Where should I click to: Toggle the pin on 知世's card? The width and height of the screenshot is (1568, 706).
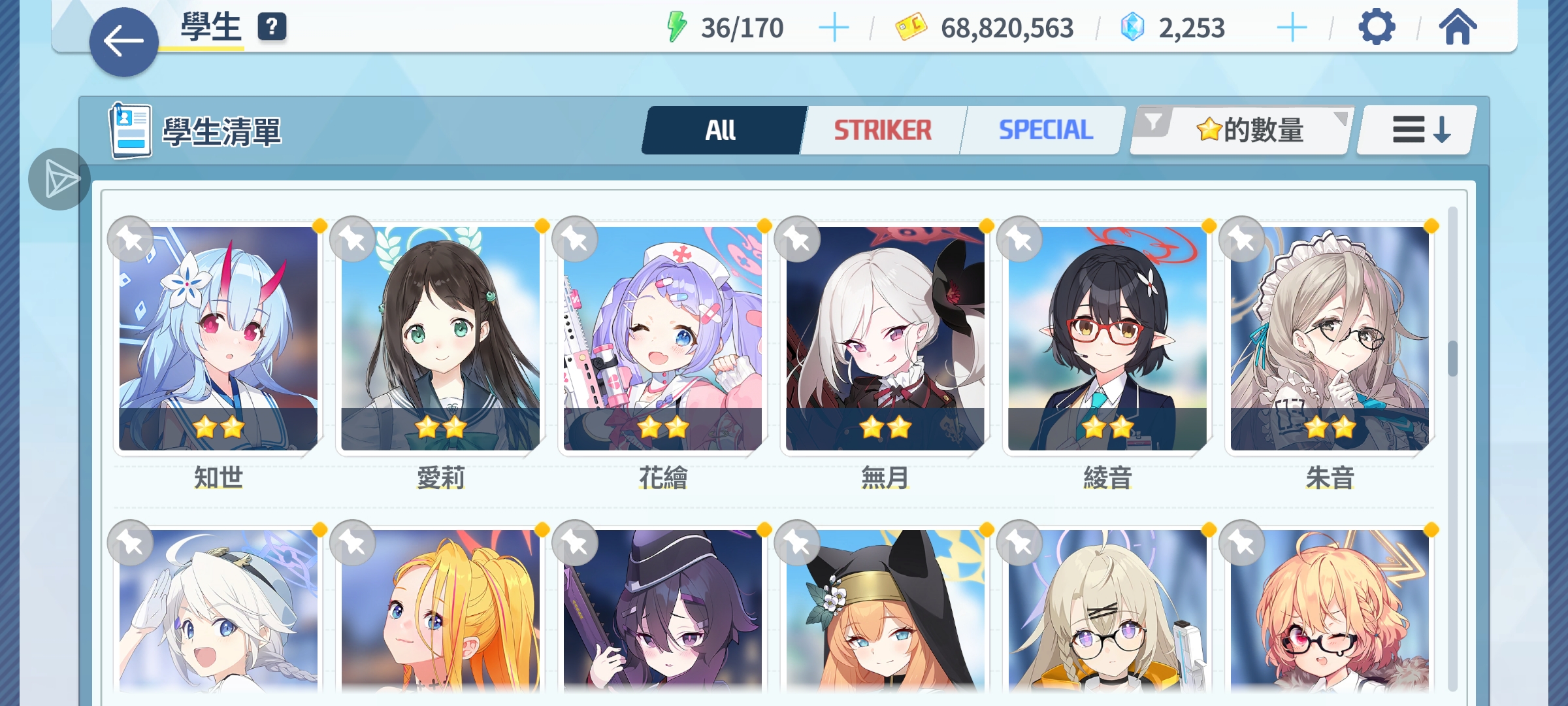pyautogui.click(x=131, y=239)
